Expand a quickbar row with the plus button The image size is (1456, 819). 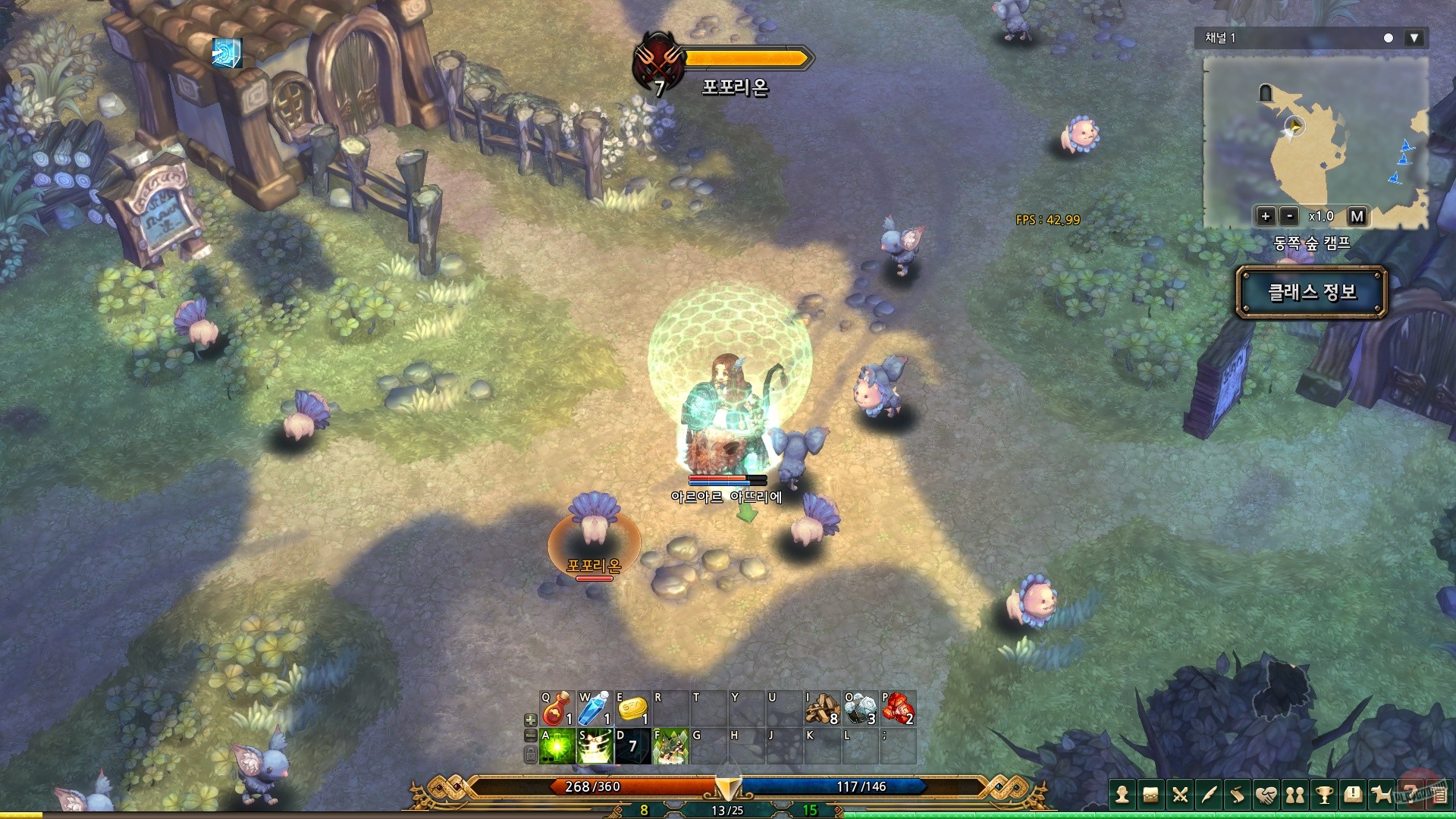(530, 720)
